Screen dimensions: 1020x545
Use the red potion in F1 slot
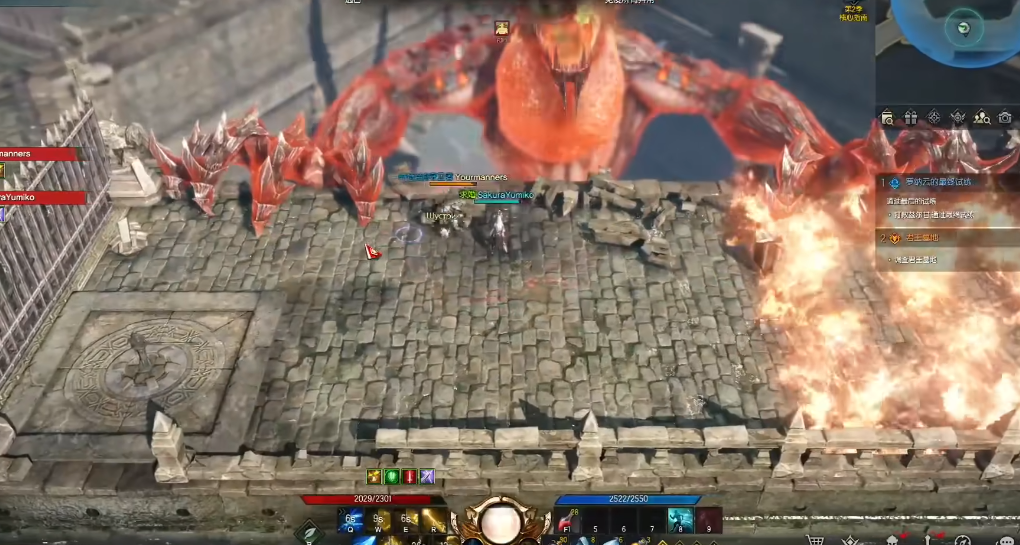coord(568,521)
